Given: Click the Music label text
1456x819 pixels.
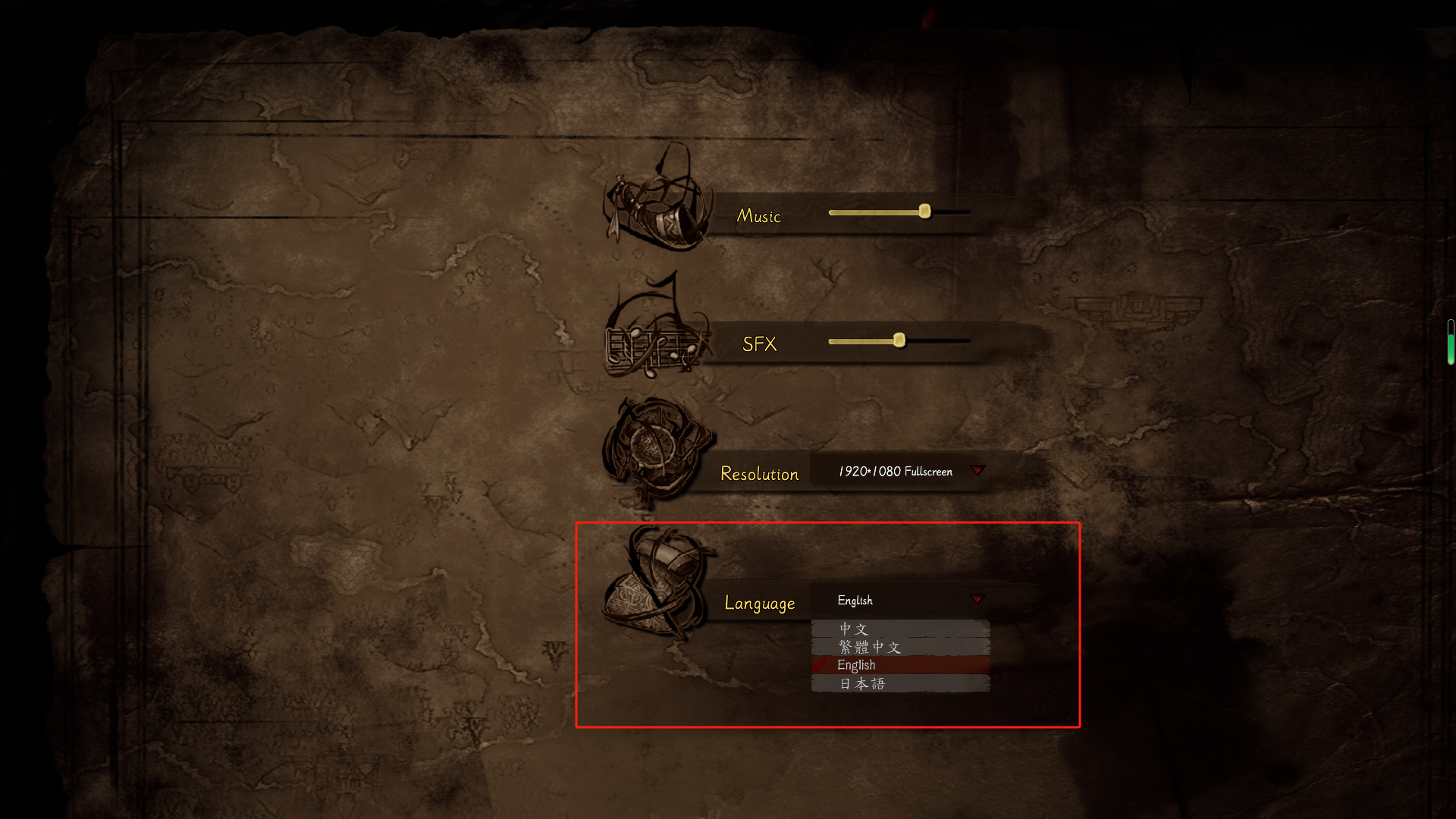Looking at the screenshot, I should [758, 216].
